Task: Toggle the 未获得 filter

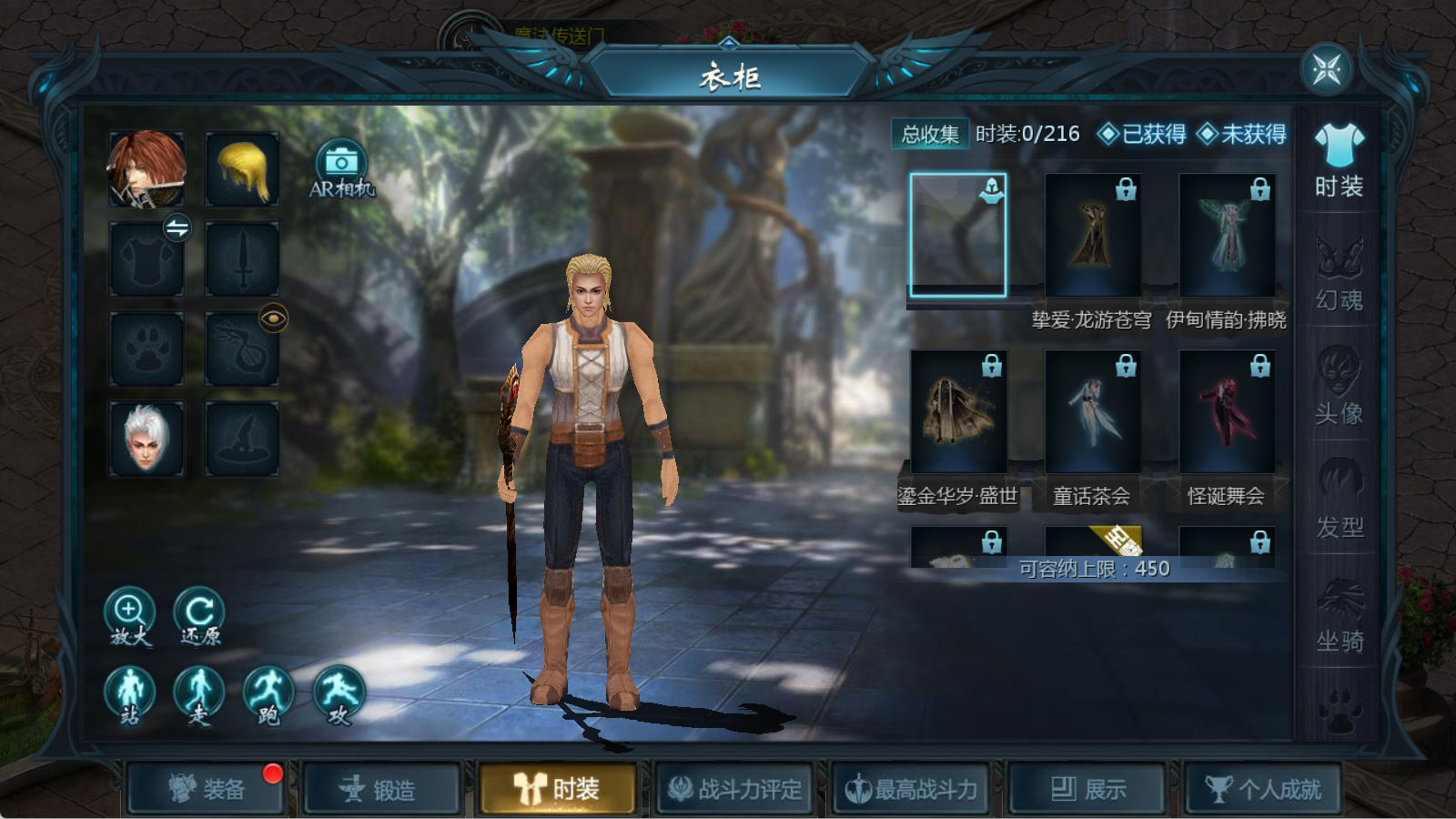Action: point(1241,135)
